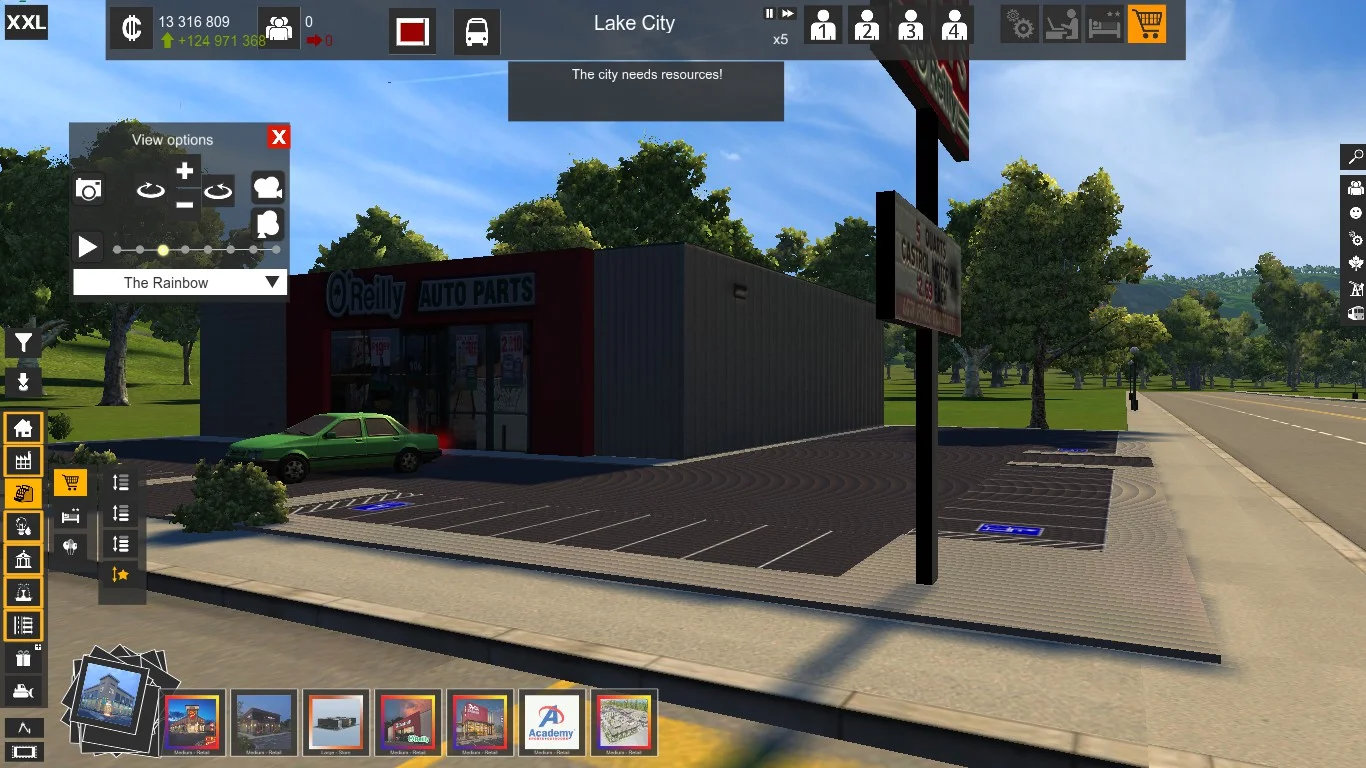Open the magnifying glass search tool
Image resolution: width=1366 pixels, height=768 pixels.
tap(1355, 157)
